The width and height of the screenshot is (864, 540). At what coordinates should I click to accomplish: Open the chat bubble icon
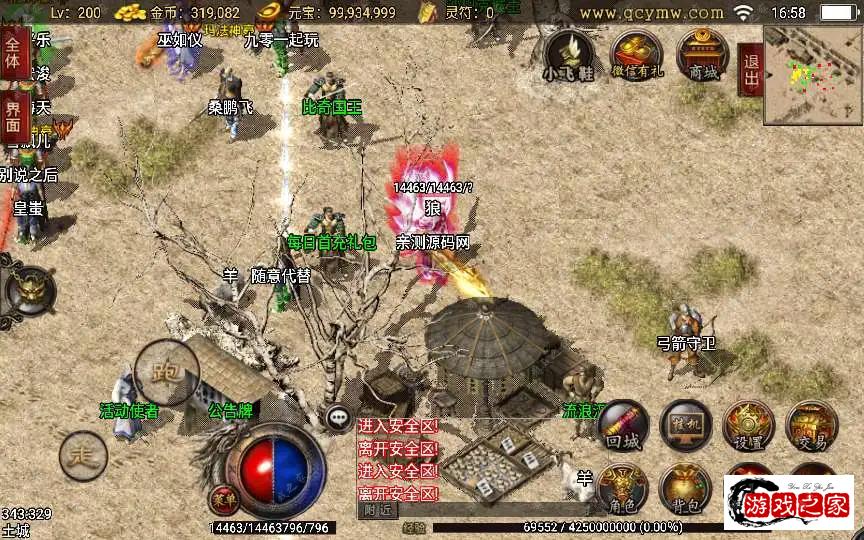coord(340,418)
